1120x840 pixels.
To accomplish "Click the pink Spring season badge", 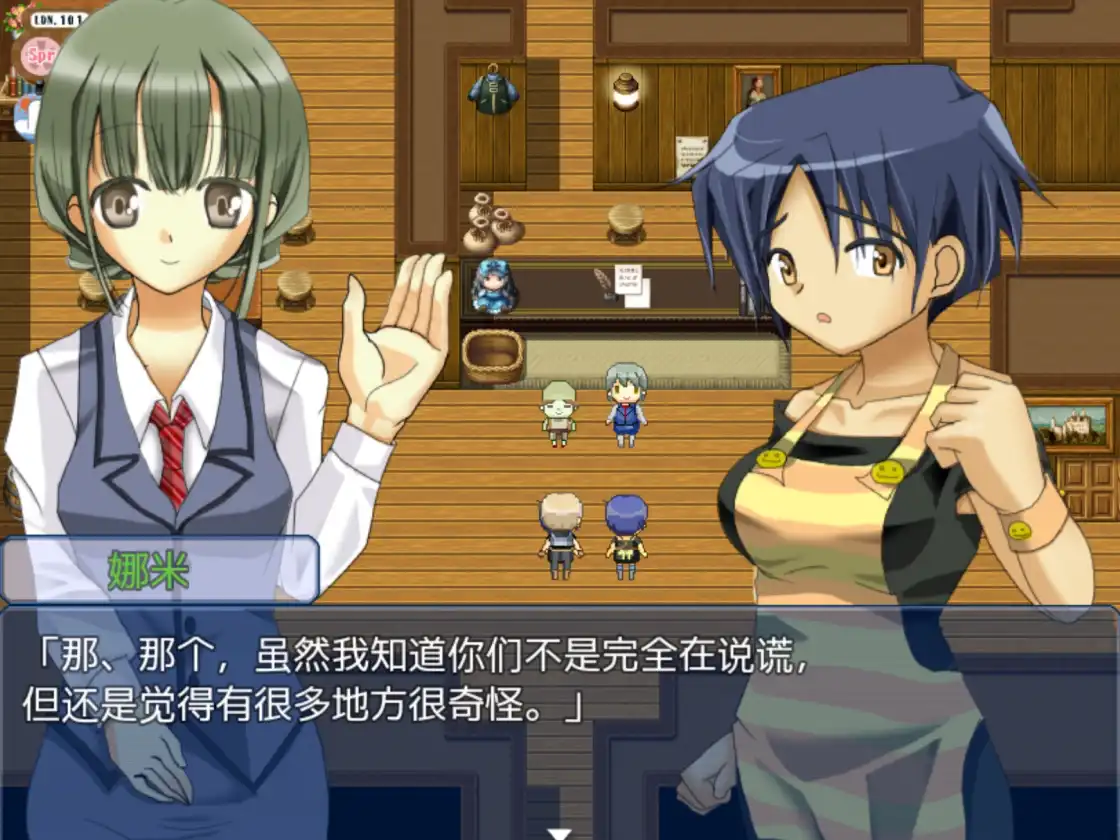I will coord(40,53).
